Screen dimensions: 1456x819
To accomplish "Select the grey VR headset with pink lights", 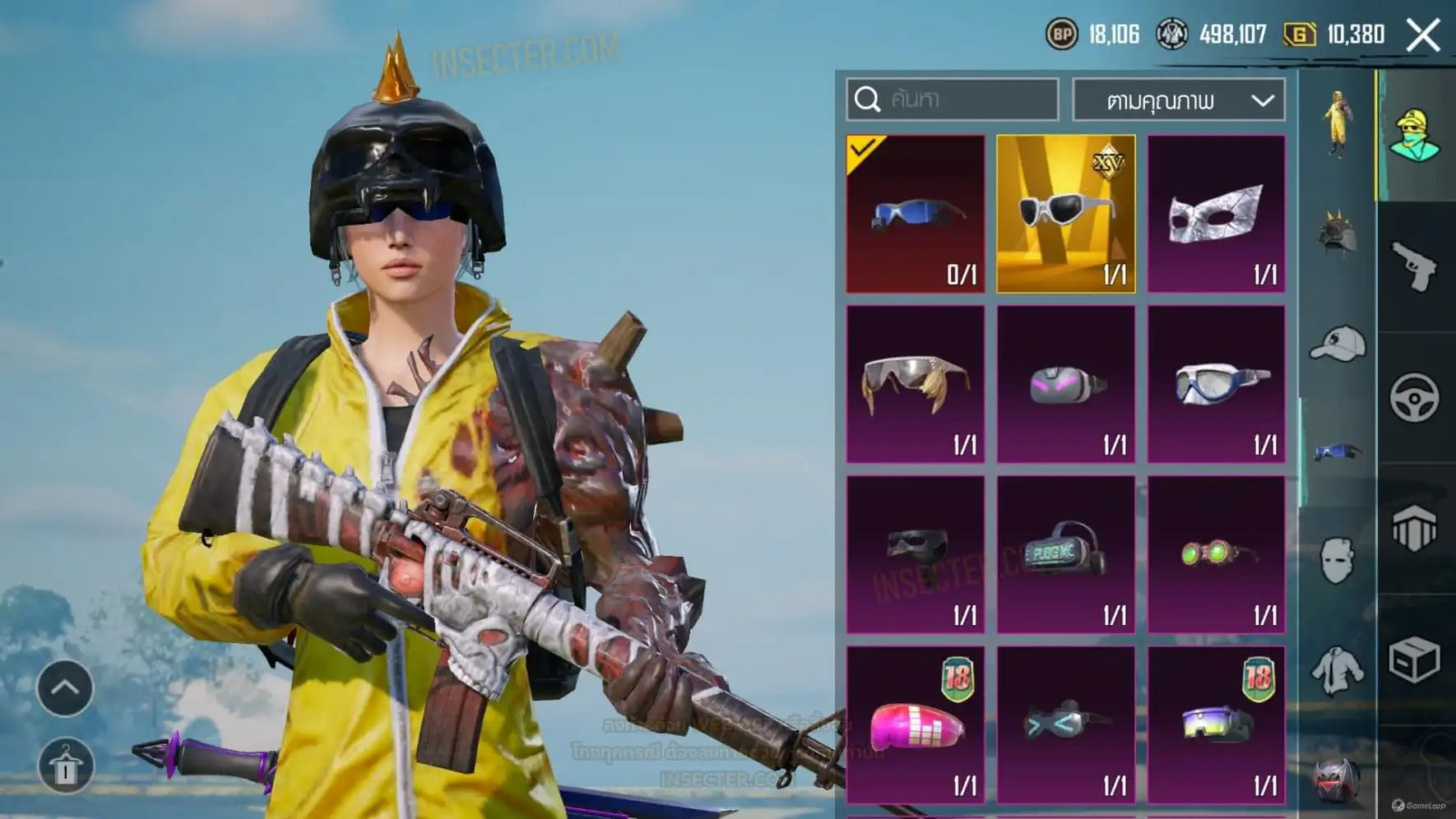I will pyautogui.click(x=1066, y=384).
